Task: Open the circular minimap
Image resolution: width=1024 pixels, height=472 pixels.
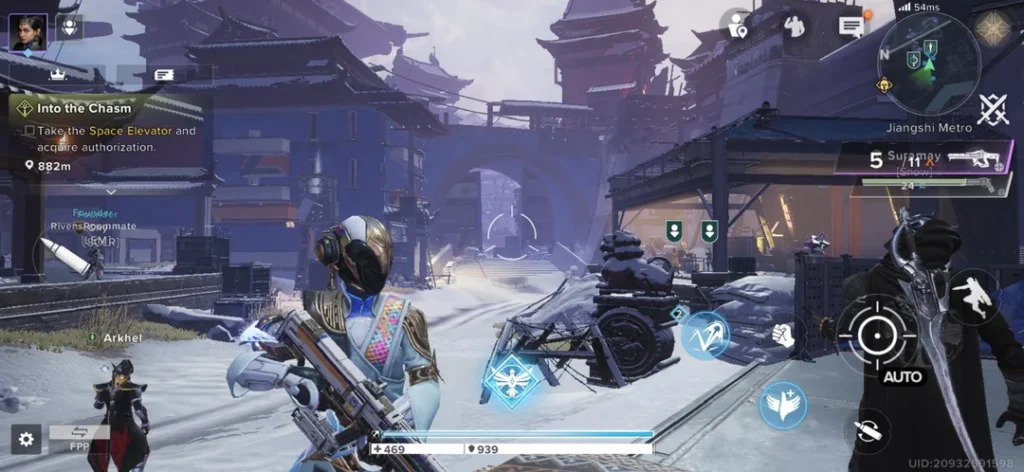Action: [928, 65]
